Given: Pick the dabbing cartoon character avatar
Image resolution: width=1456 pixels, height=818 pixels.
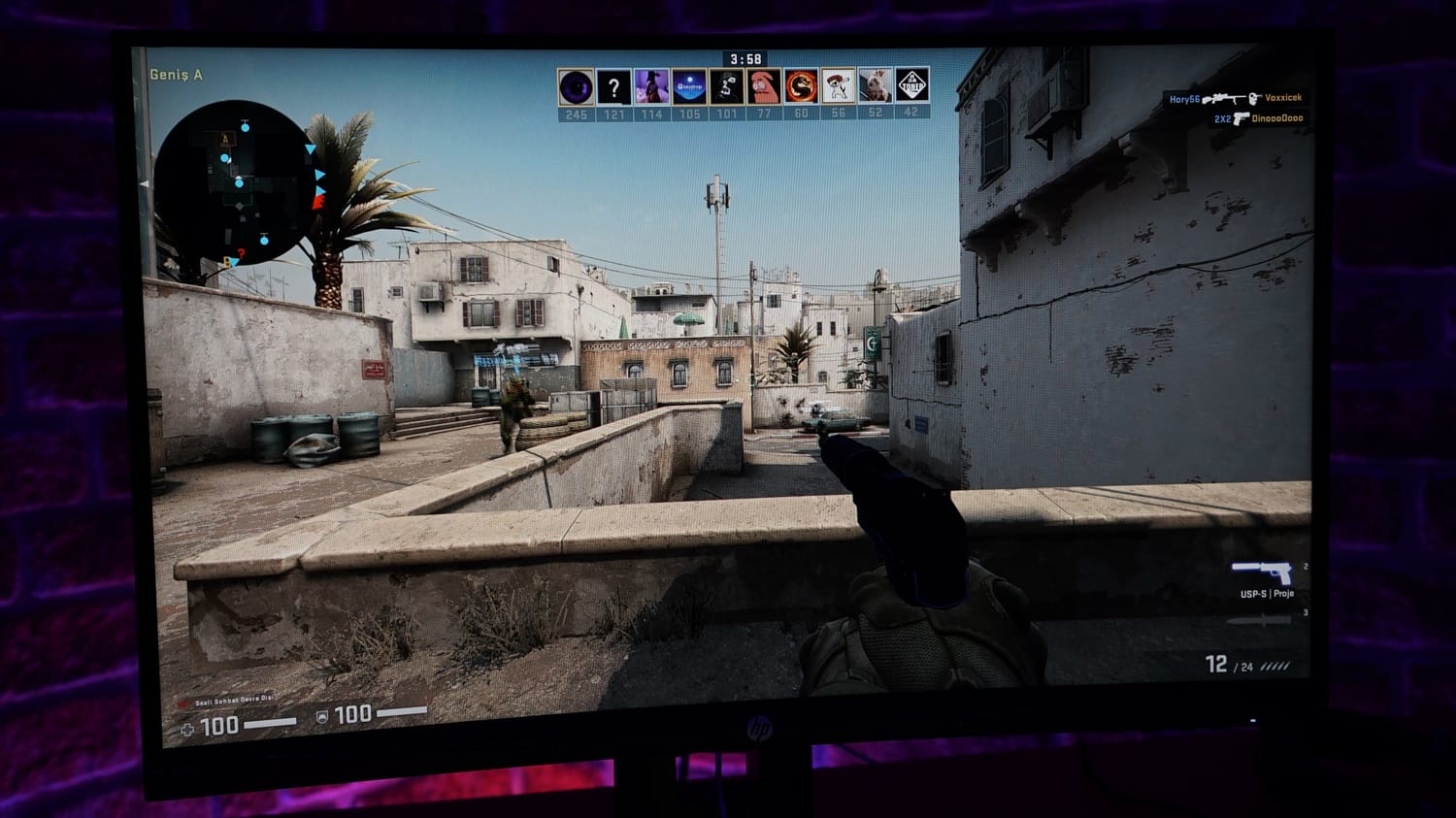Looking at the screenshot, I should click(x=838, y=87).
